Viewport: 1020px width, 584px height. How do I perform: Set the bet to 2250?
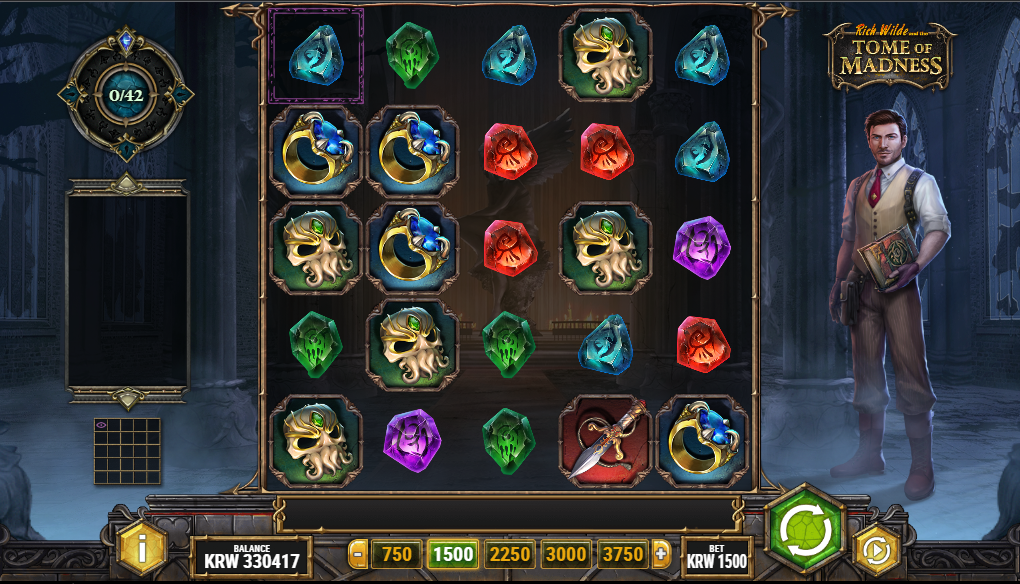tap(510, 554)
